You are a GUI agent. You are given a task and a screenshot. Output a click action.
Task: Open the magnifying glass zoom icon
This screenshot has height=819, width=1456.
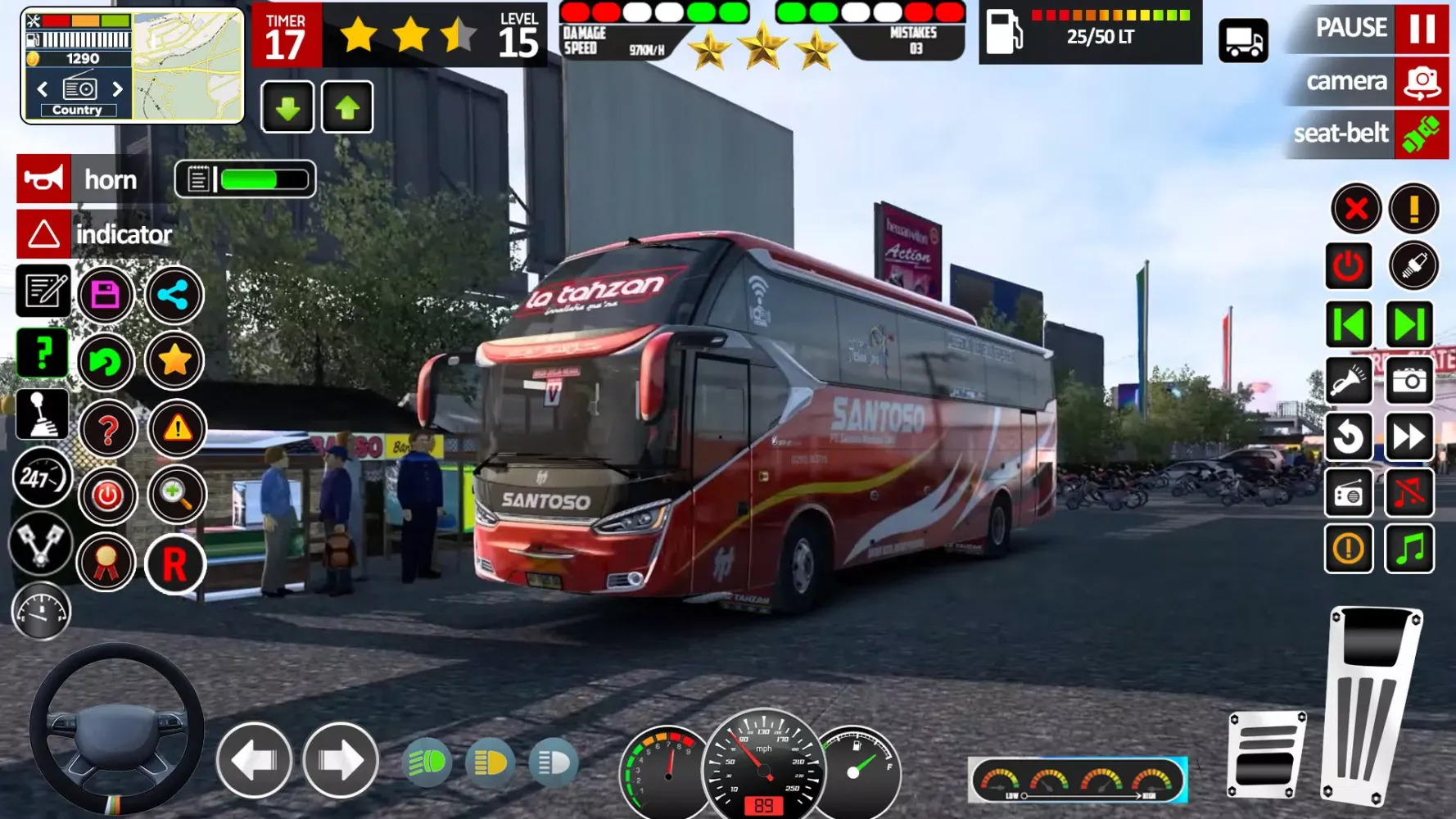click(x=176, y=494)
